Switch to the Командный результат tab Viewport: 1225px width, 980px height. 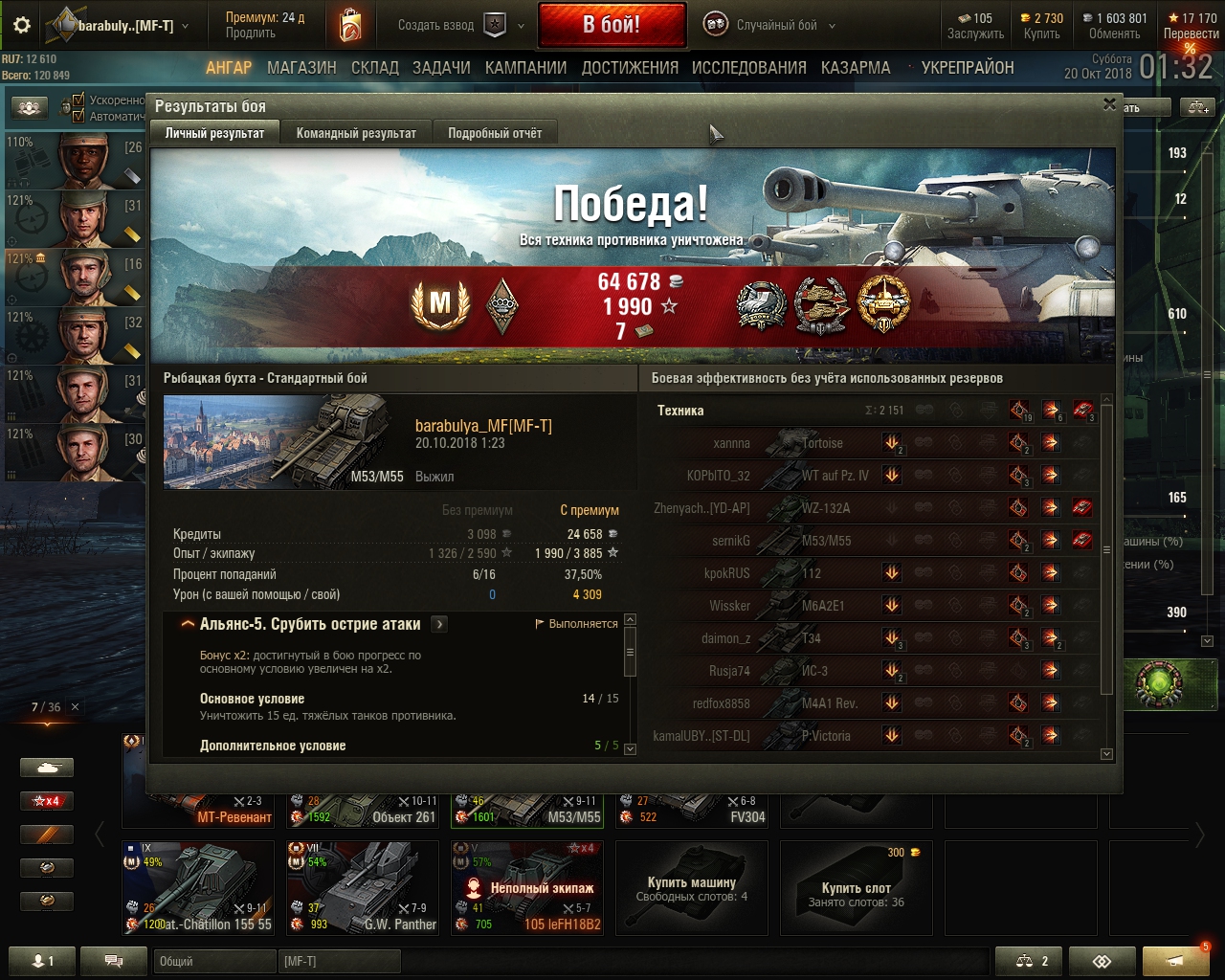click(356, 133)
